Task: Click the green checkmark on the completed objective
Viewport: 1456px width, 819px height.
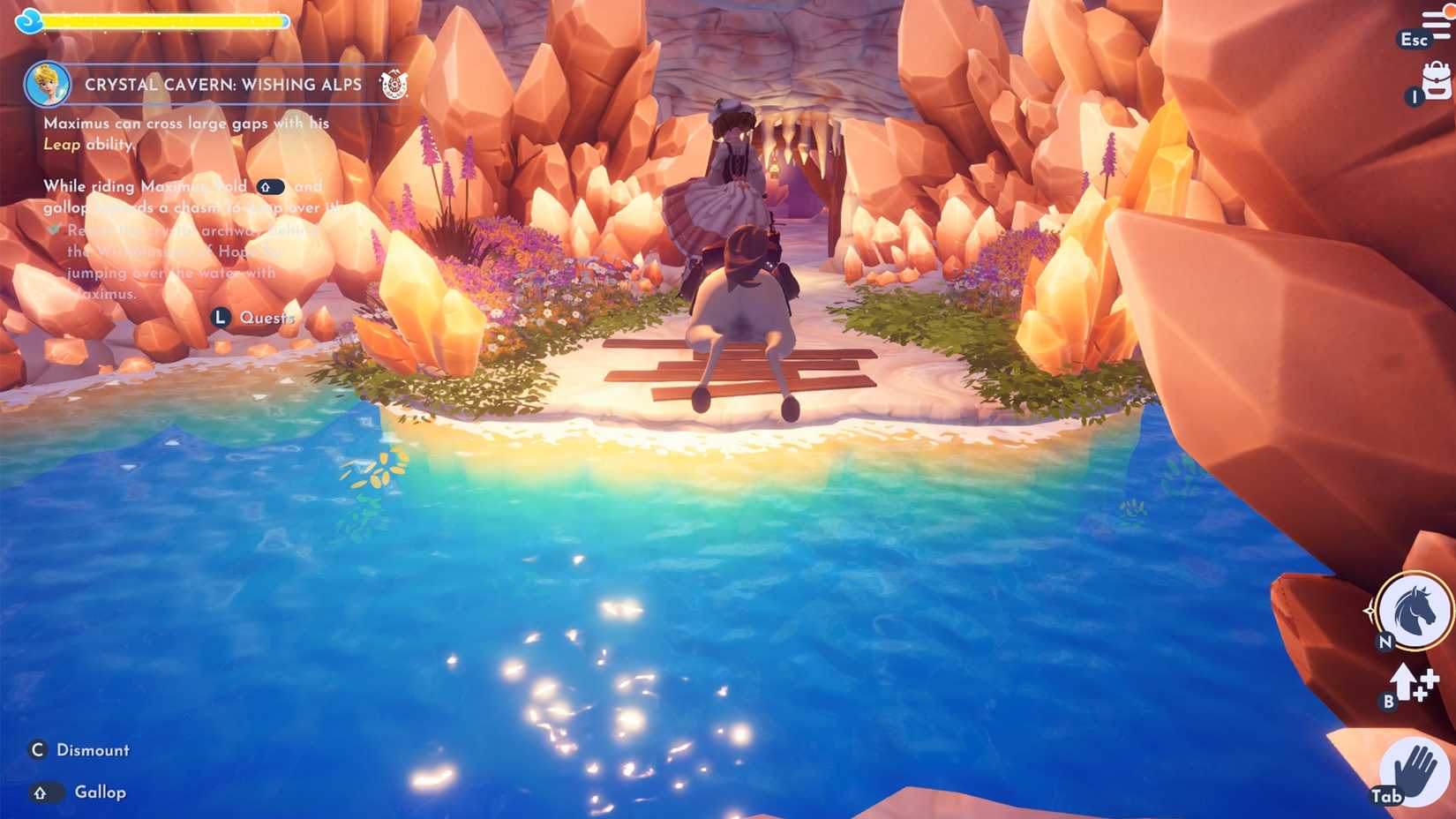Action: (54, 230)
